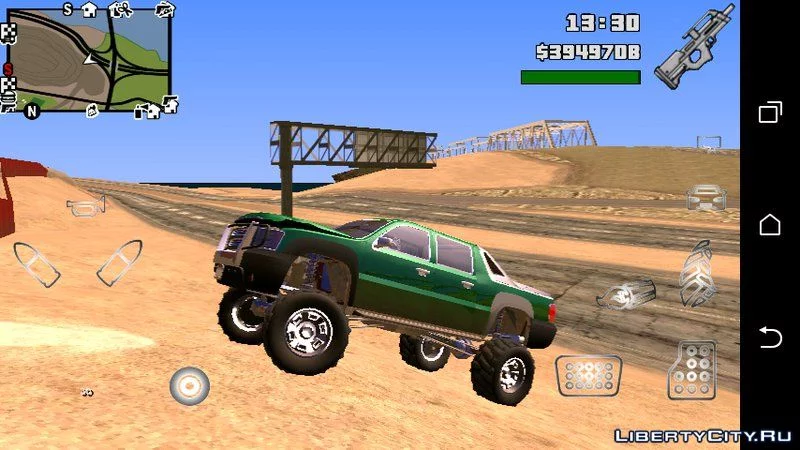The image size is (800, 450).
Task: Tap the Android back arrow
Action: click(770, 337)
